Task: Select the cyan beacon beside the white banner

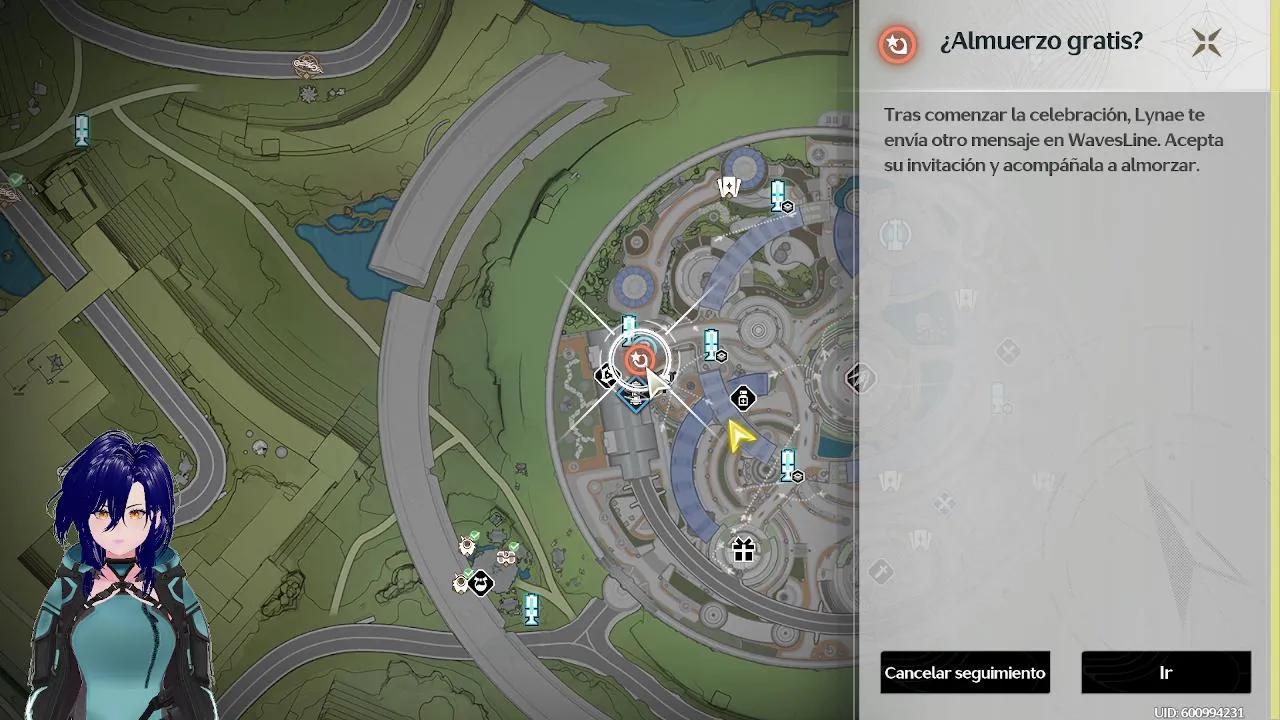Action: 778,194
